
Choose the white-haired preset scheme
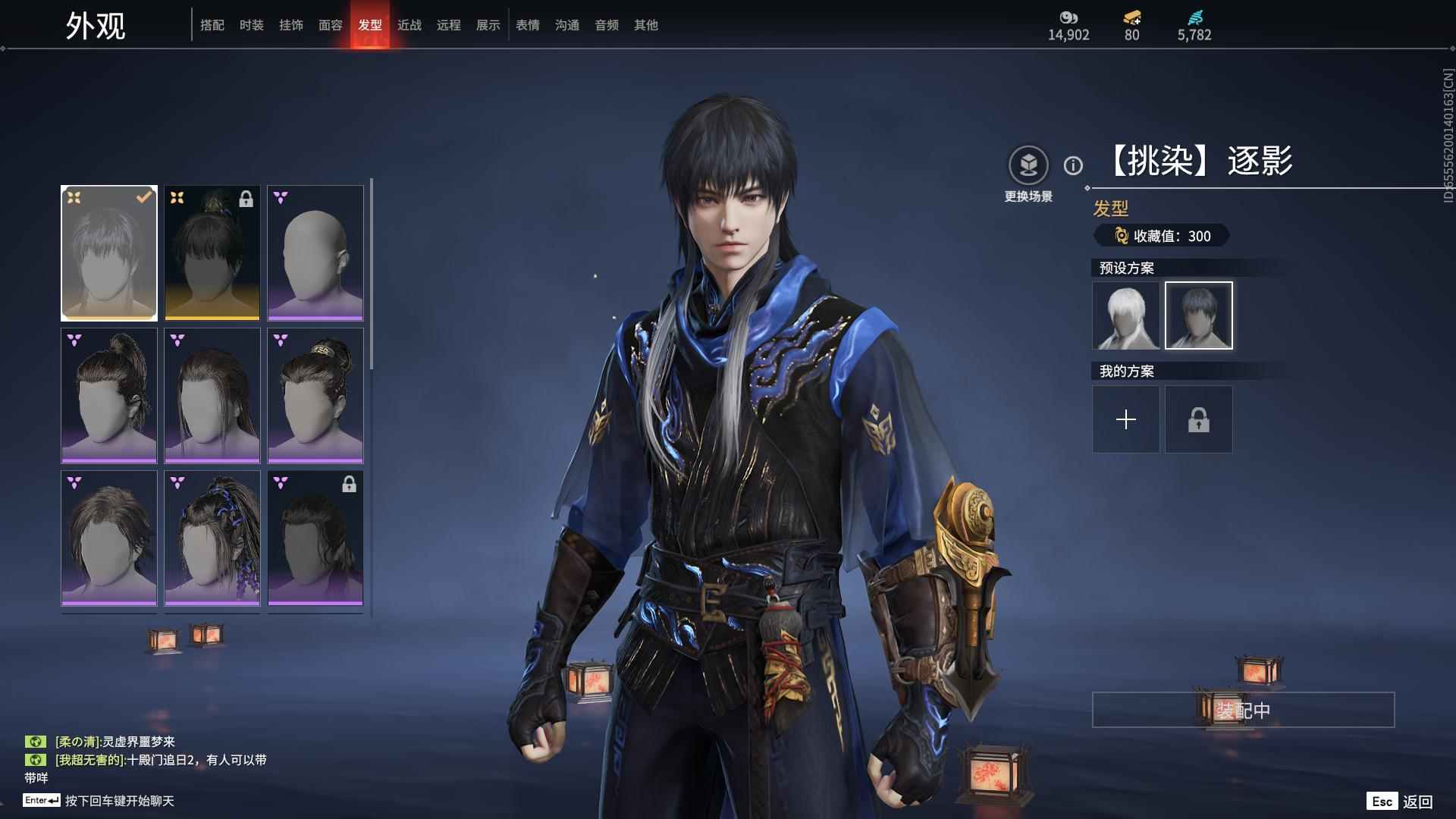1126,315
